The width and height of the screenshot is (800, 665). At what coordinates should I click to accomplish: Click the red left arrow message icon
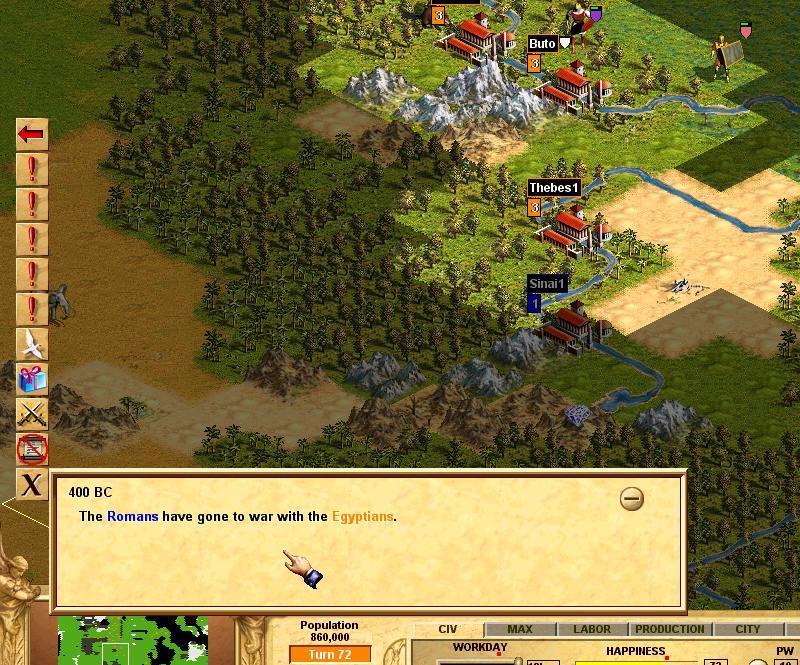tap(32, 134)
